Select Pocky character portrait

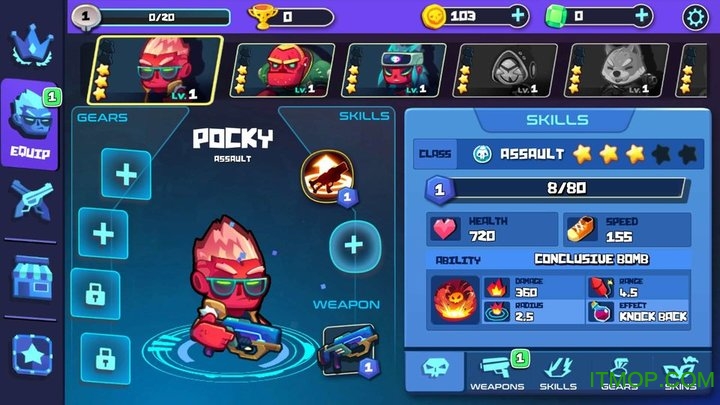click(x=158, y=68)
